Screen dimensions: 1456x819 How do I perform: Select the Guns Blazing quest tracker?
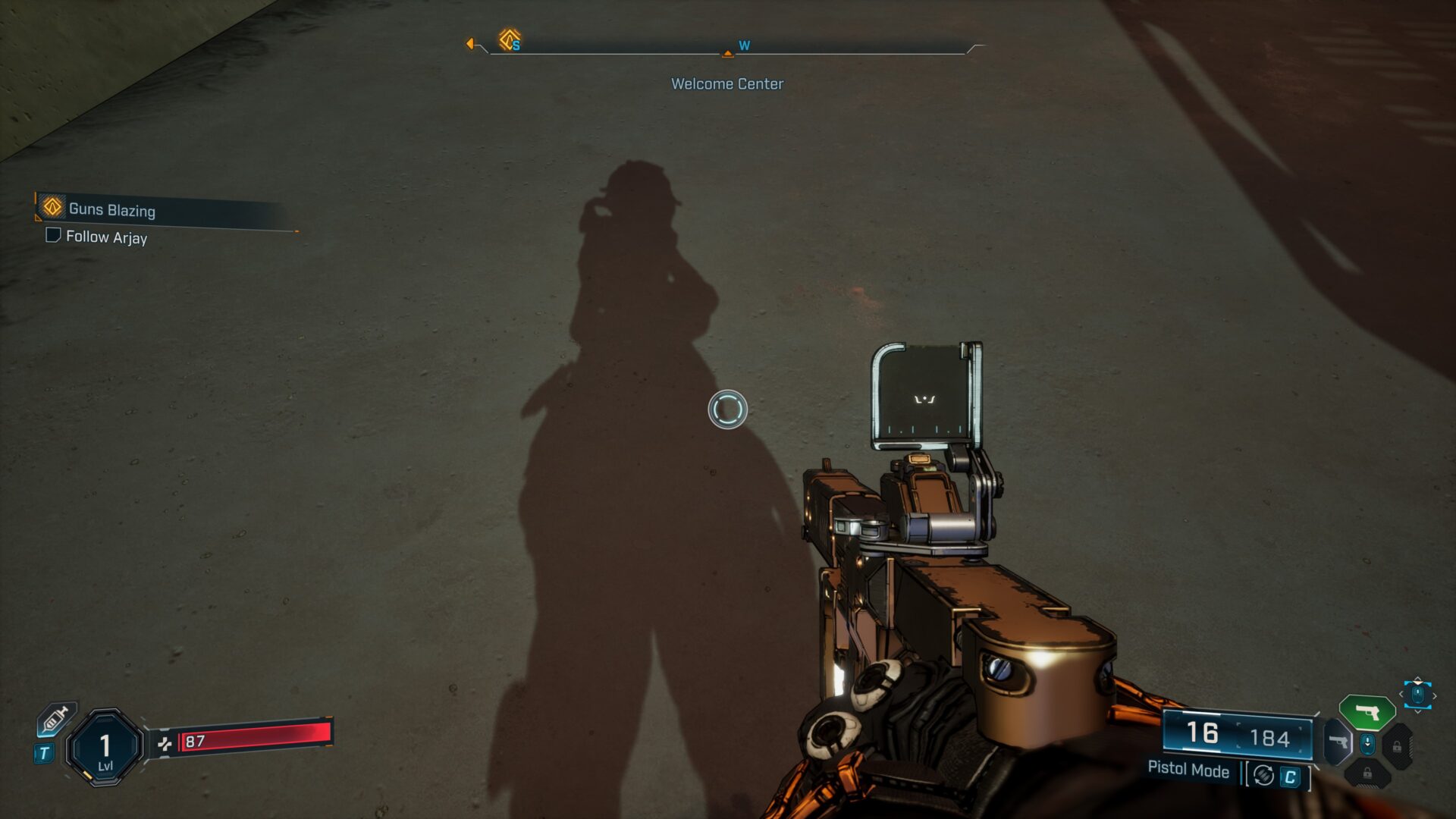pyautogui.click(x=111, y=209)
